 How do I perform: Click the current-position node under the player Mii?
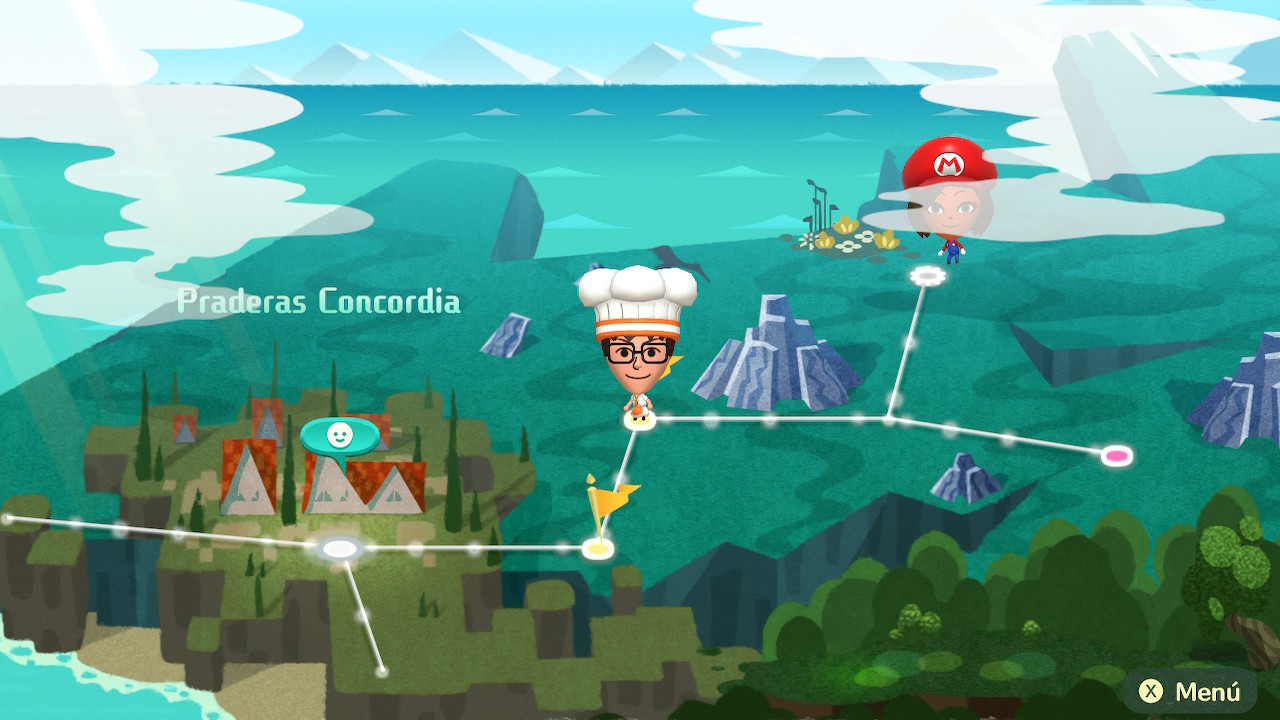pyautogui.click(x=637, y=421)
